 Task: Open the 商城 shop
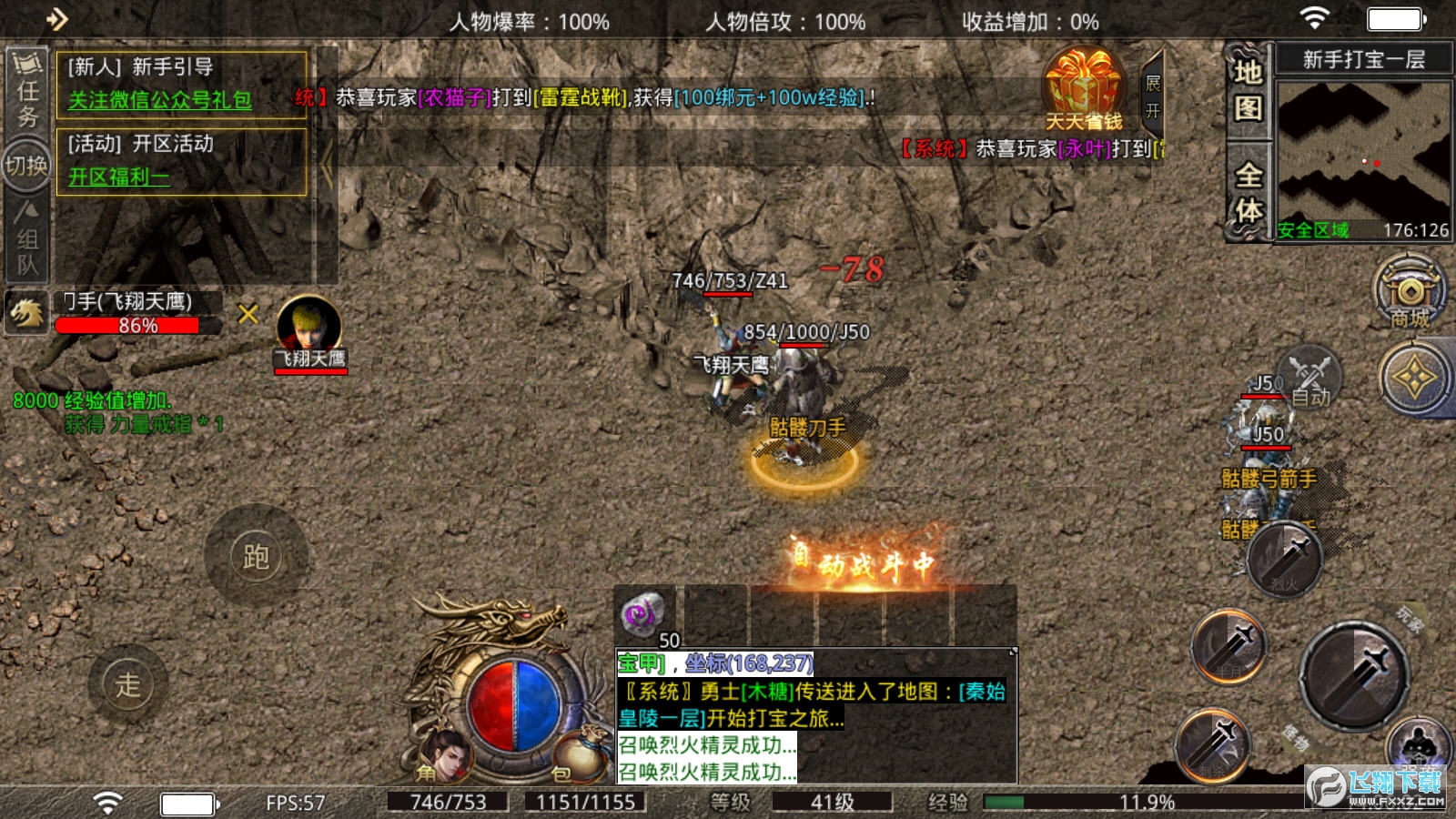(1409, 293)
